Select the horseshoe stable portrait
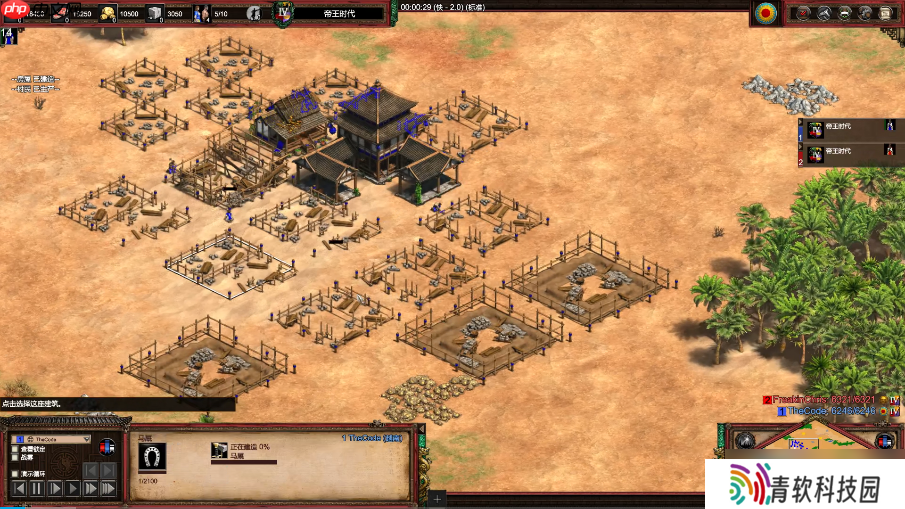This screenshot has height=509, width=905. [152, 456]
